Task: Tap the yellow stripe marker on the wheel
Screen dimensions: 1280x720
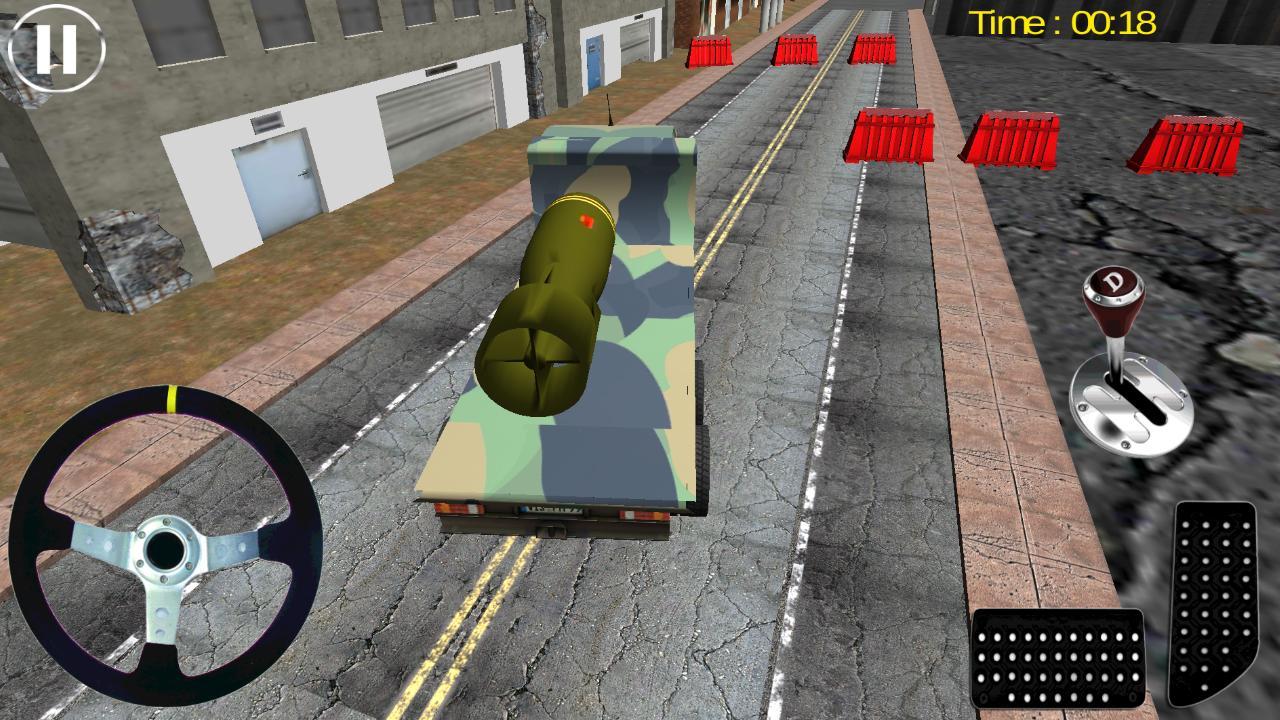Action: click(x=172, y=400)
